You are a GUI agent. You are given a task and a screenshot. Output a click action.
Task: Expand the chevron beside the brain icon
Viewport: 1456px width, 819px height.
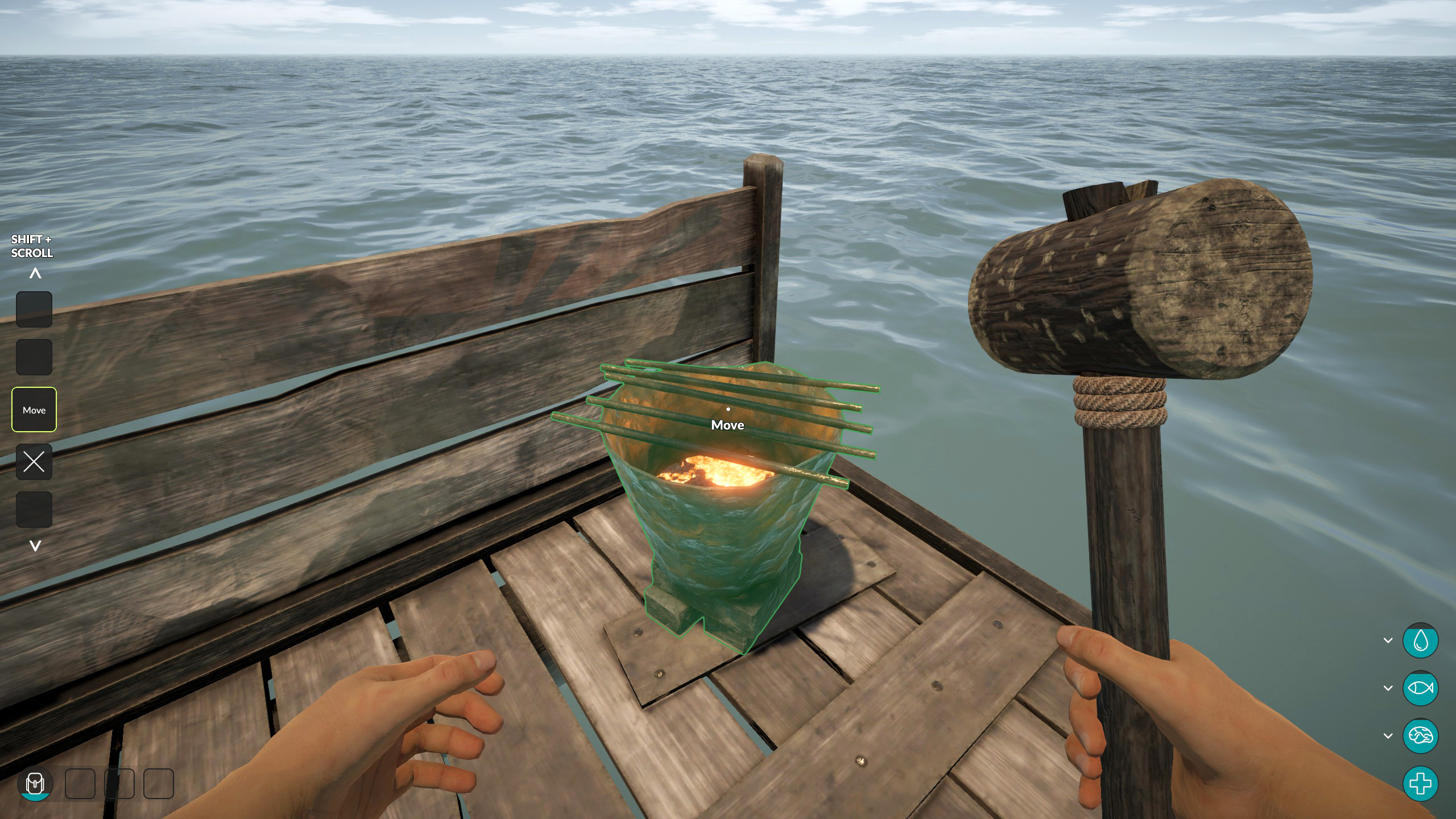pos(1388,736)
